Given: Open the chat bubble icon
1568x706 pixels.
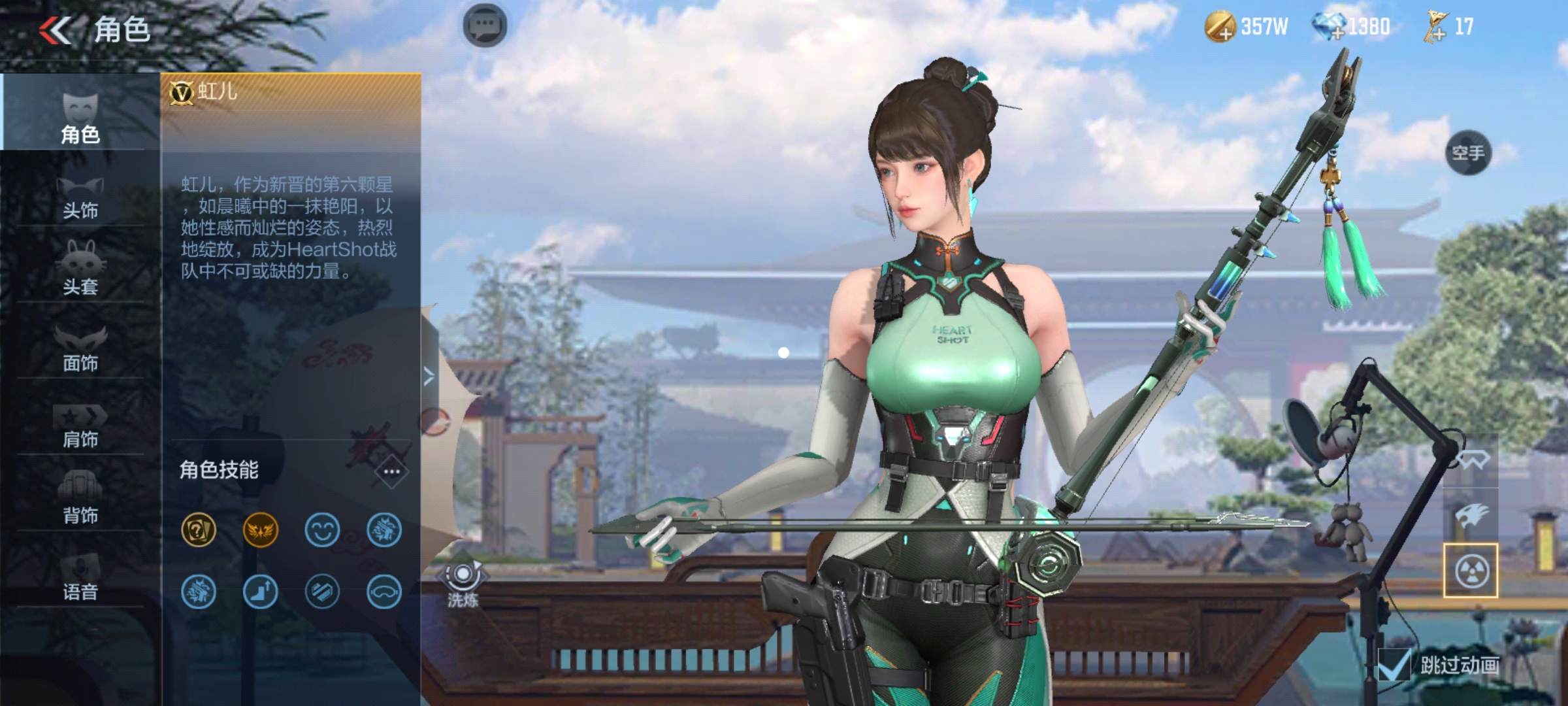Looking at the screenshot, I should coord(485,26).
